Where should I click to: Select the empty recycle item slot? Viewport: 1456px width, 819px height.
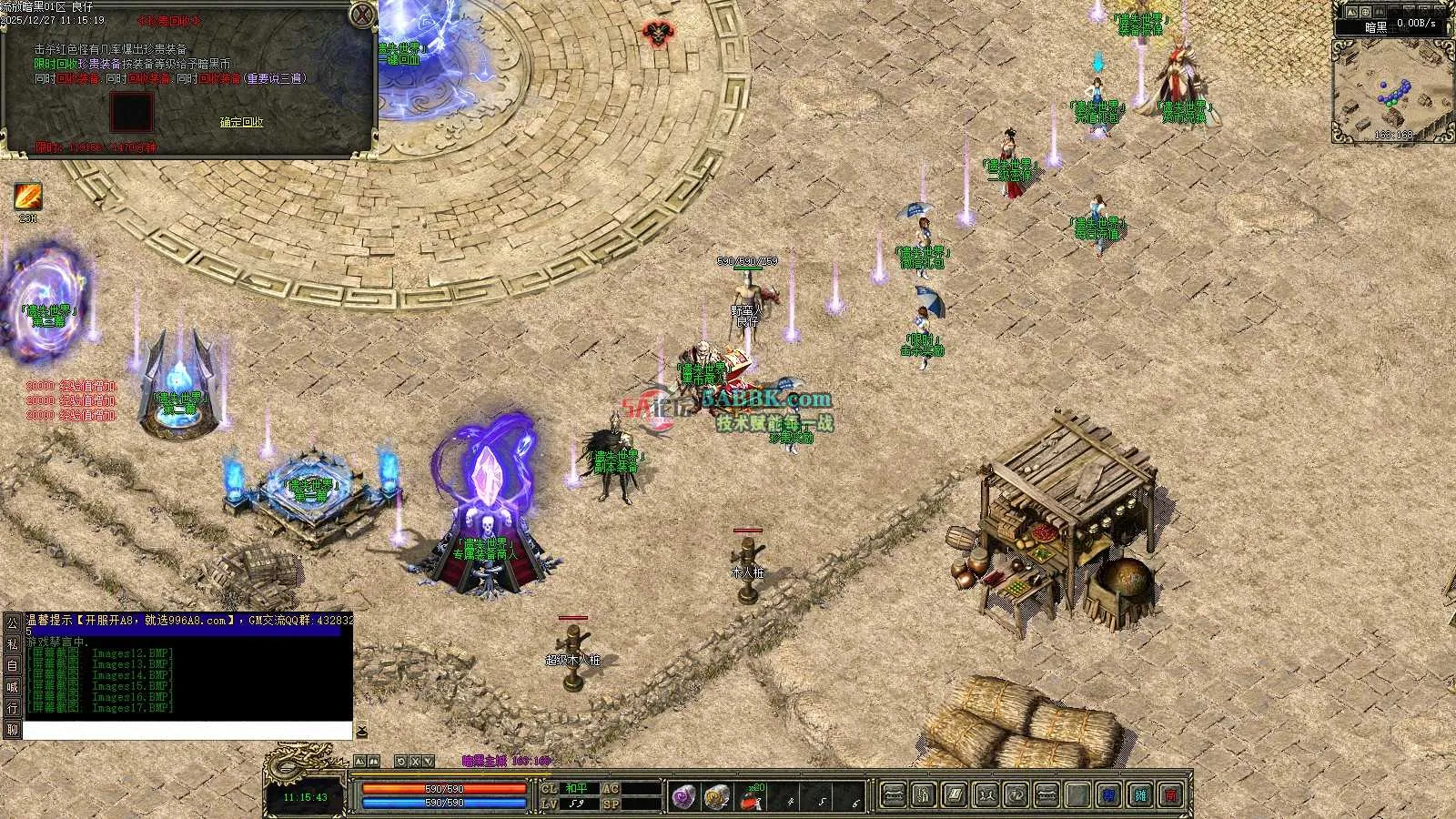click(x=132, y=112)
